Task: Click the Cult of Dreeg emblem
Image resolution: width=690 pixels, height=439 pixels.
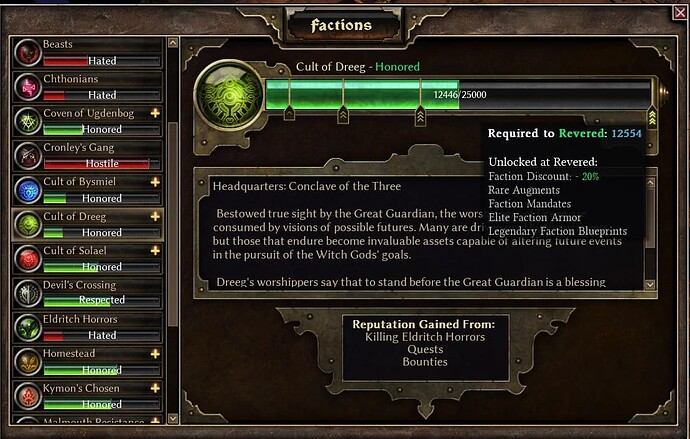Action: pyautogui.click(x=227, y=96)
